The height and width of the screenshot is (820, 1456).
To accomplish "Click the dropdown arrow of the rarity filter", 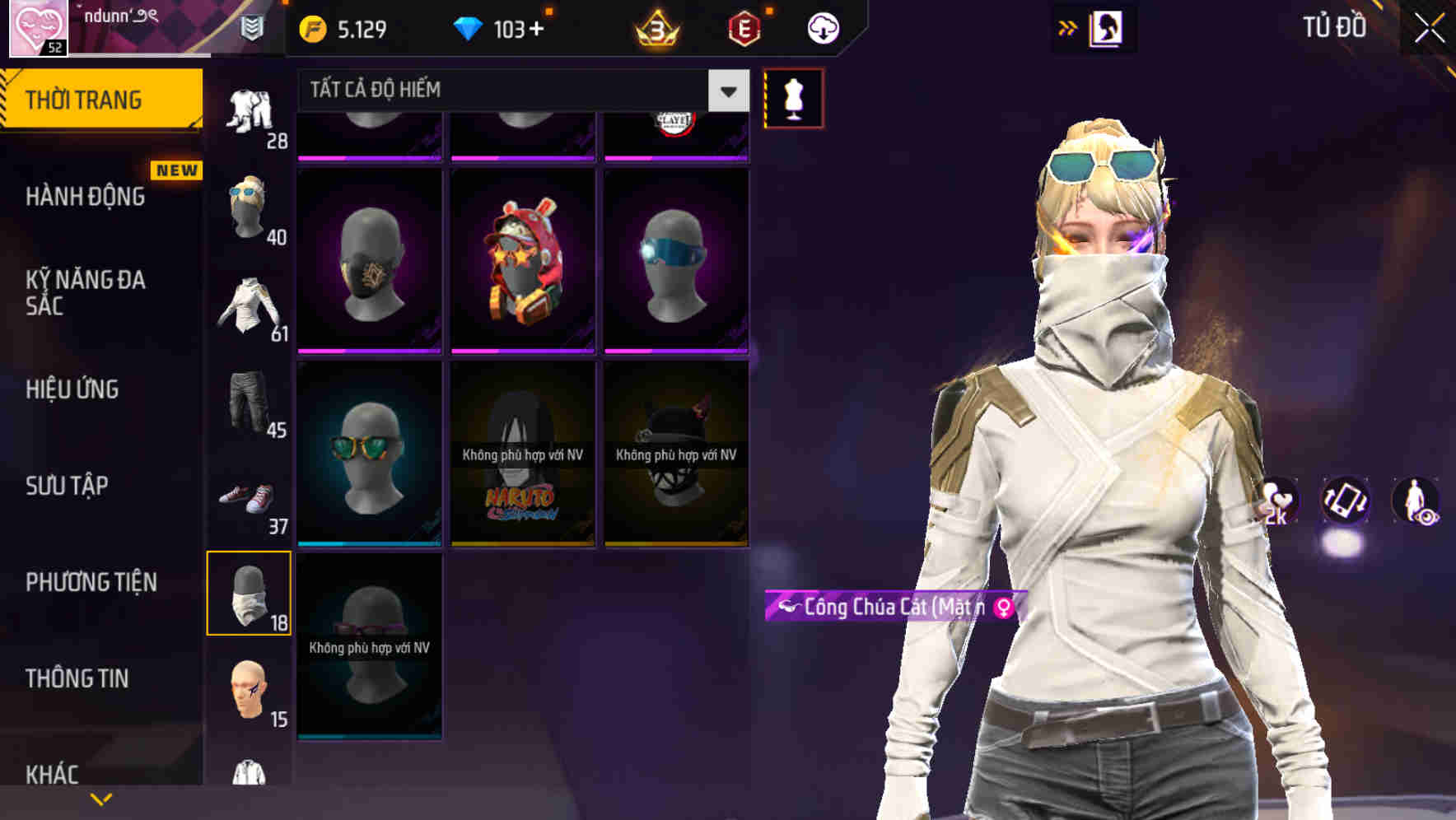I will 726,91.
